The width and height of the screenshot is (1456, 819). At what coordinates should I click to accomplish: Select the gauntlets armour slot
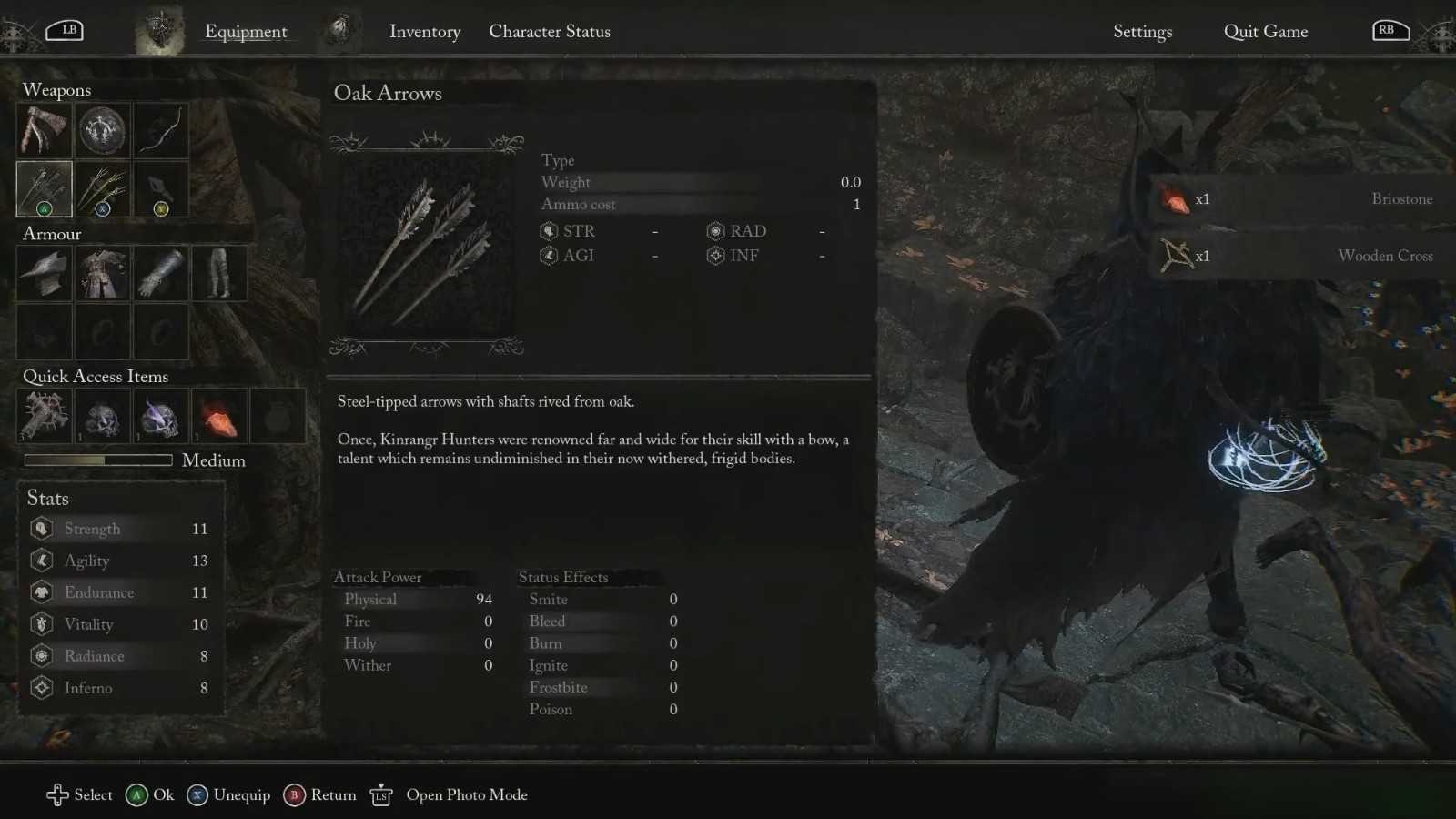pyautogui.click(x=160, y=273)
